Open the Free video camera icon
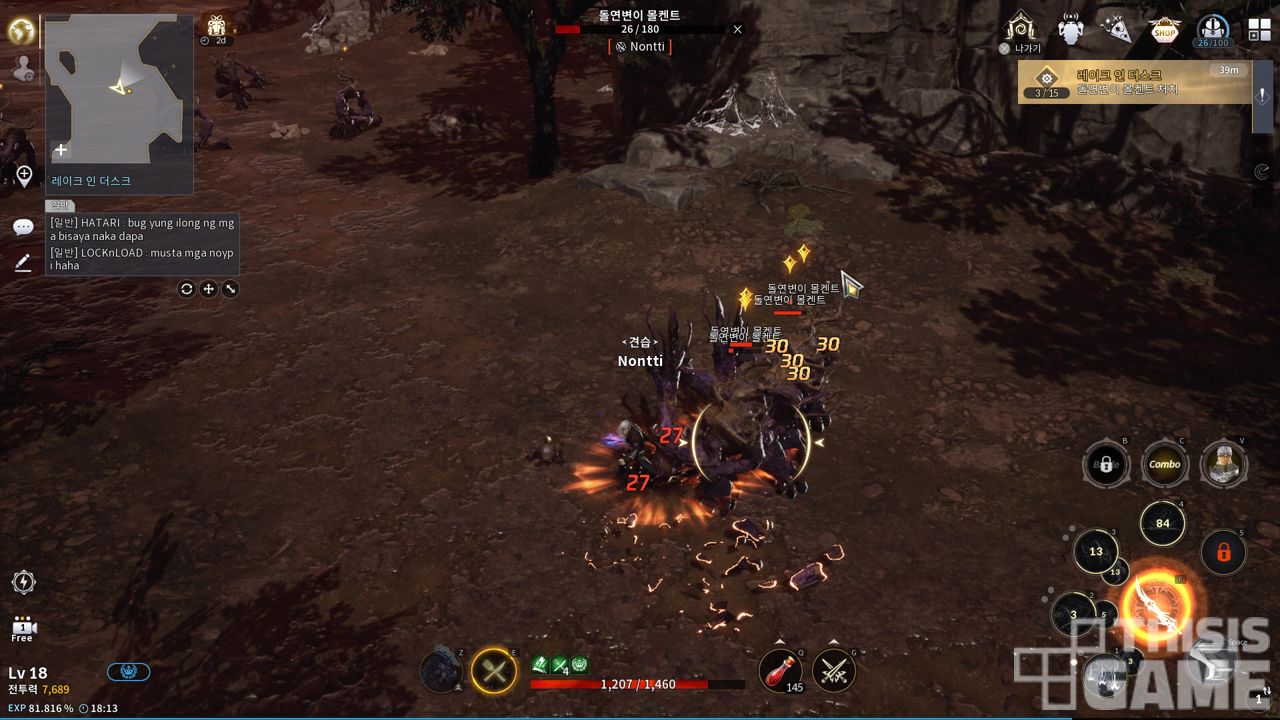 [22, 628]
